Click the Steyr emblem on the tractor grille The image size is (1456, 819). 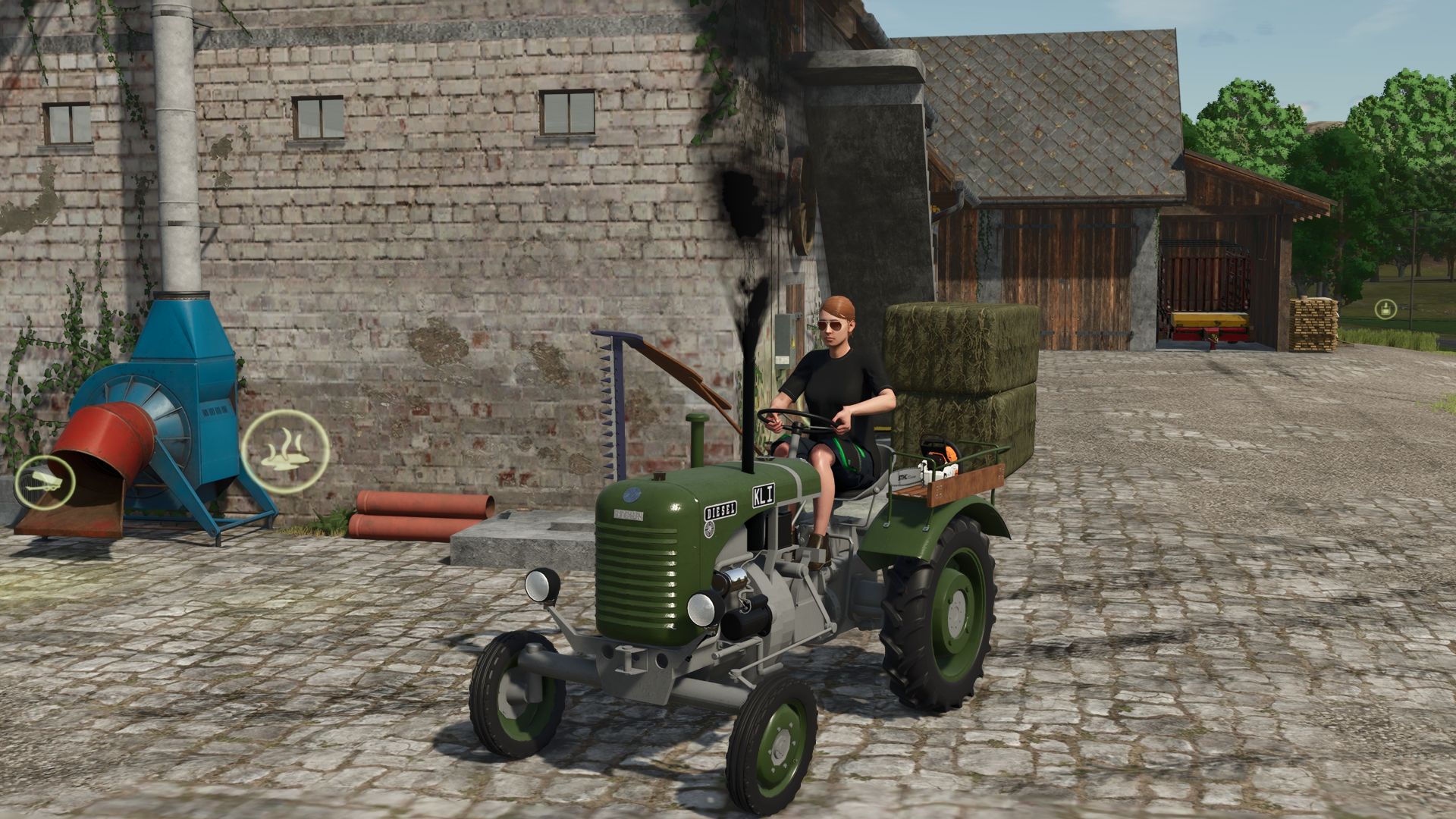tap(630, 494)
